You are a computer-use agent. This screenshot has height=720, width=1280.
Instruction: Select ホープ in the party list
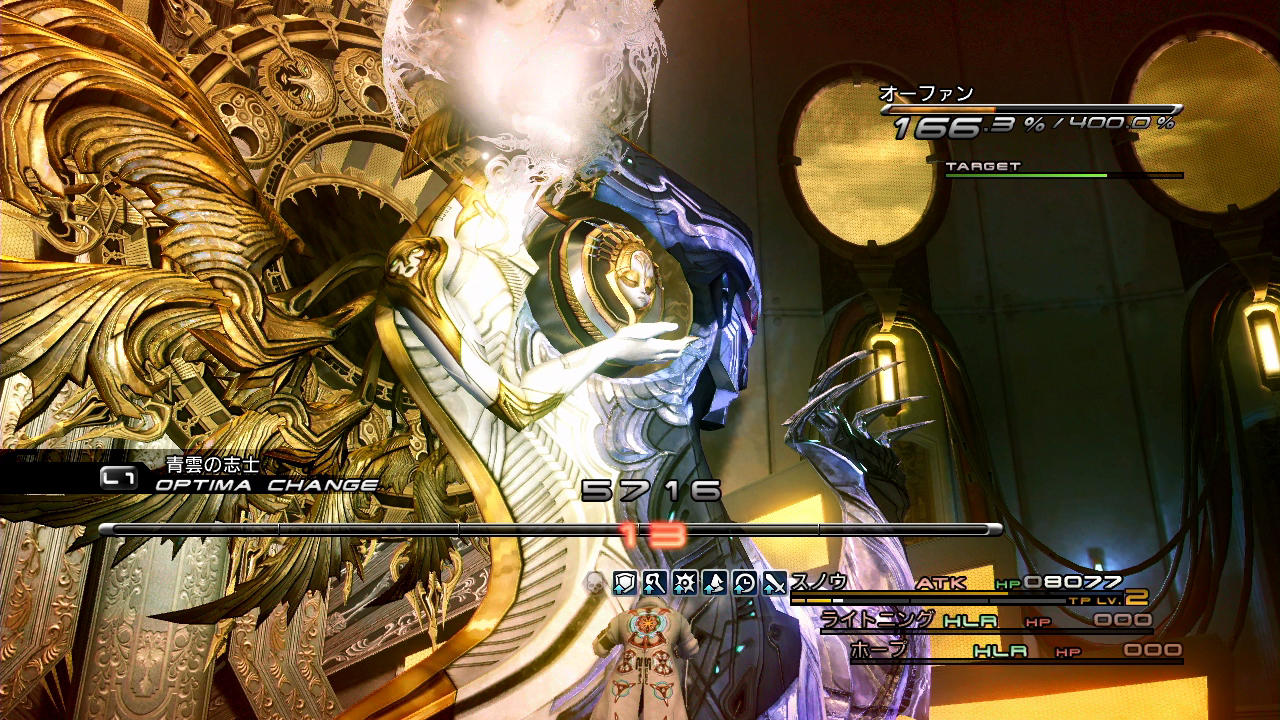tap(878, 650)
